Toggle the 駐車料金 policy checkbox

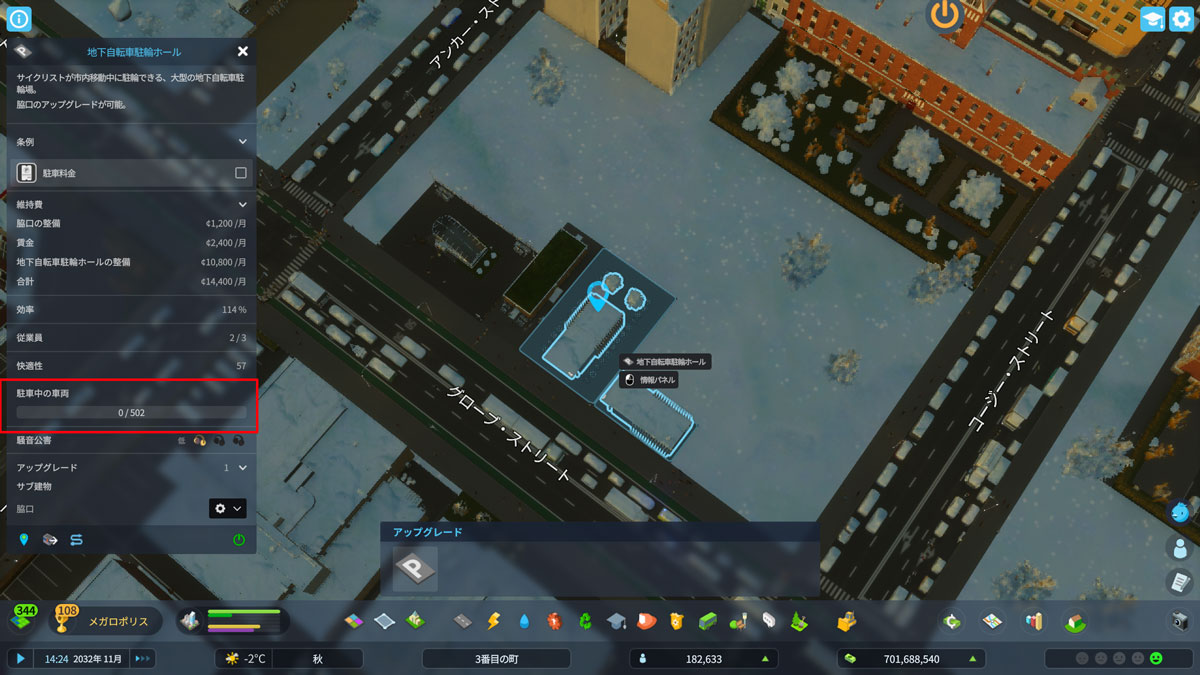pyautogui.click(x=241, y=173)
